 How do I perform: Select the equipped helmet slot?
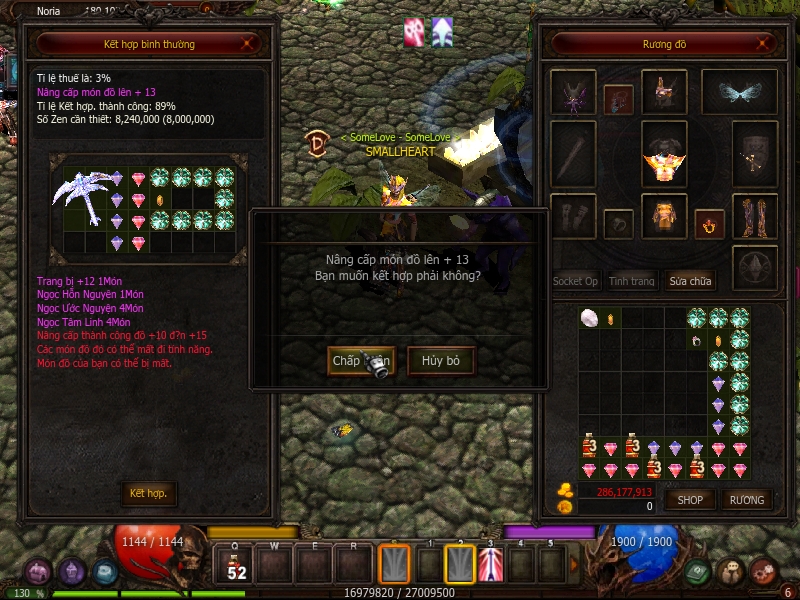(x=664, y=92)
